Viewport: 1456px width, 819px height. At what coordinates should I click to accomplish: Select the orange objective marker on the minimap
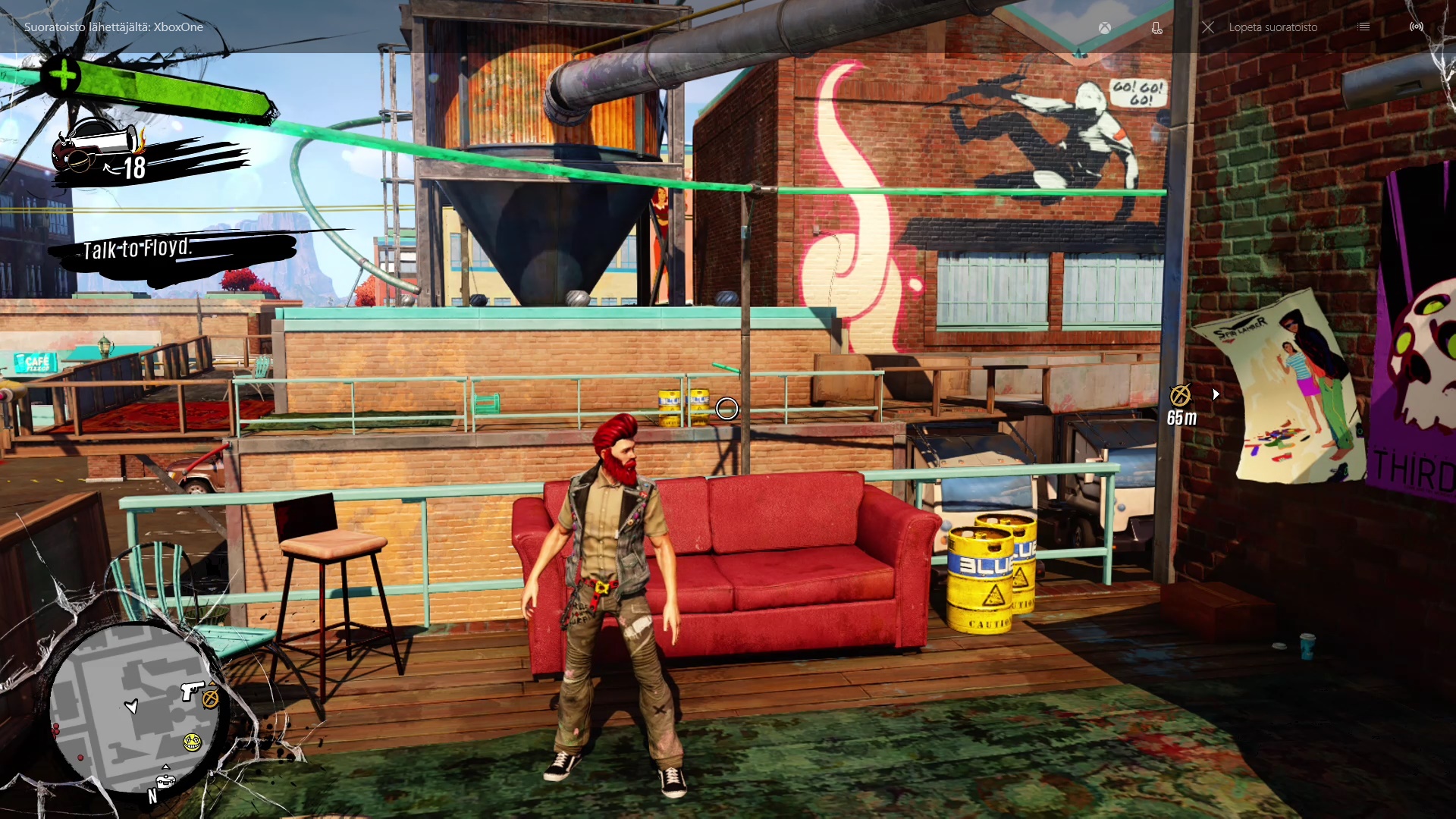click(211, 698)
